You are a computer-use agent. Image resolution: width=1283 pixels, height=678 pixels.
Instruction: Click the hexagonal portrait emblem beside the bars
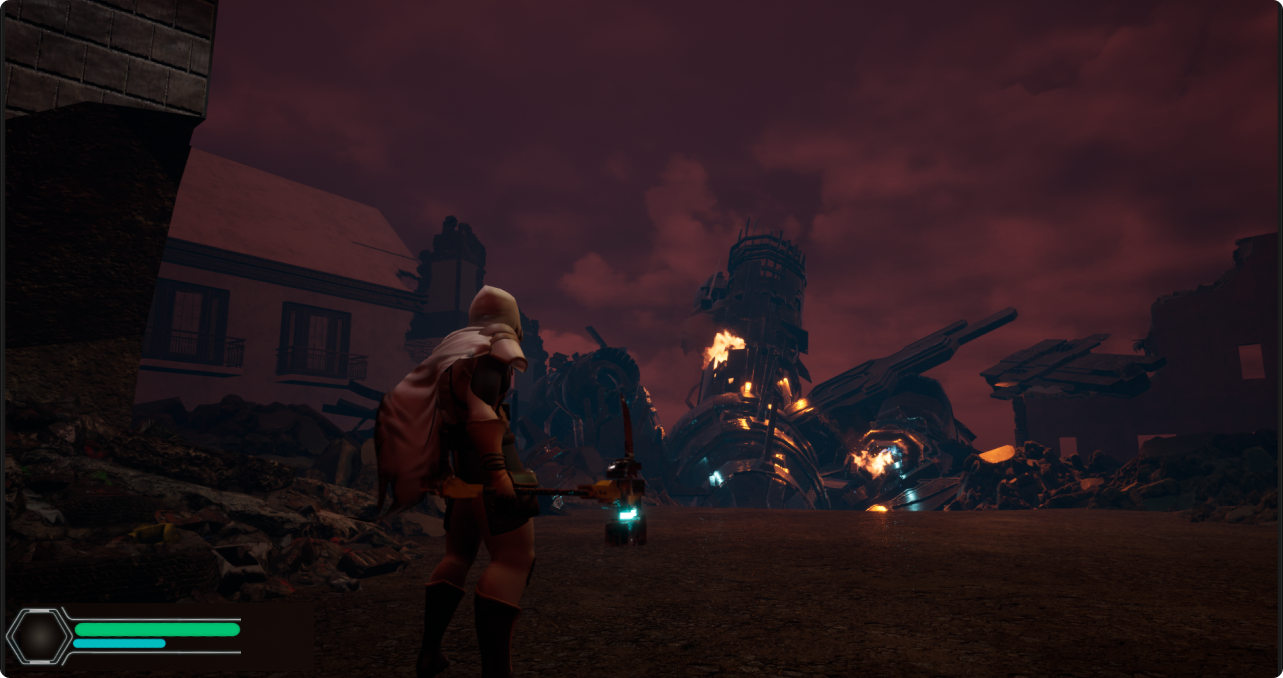pos(40,636)
